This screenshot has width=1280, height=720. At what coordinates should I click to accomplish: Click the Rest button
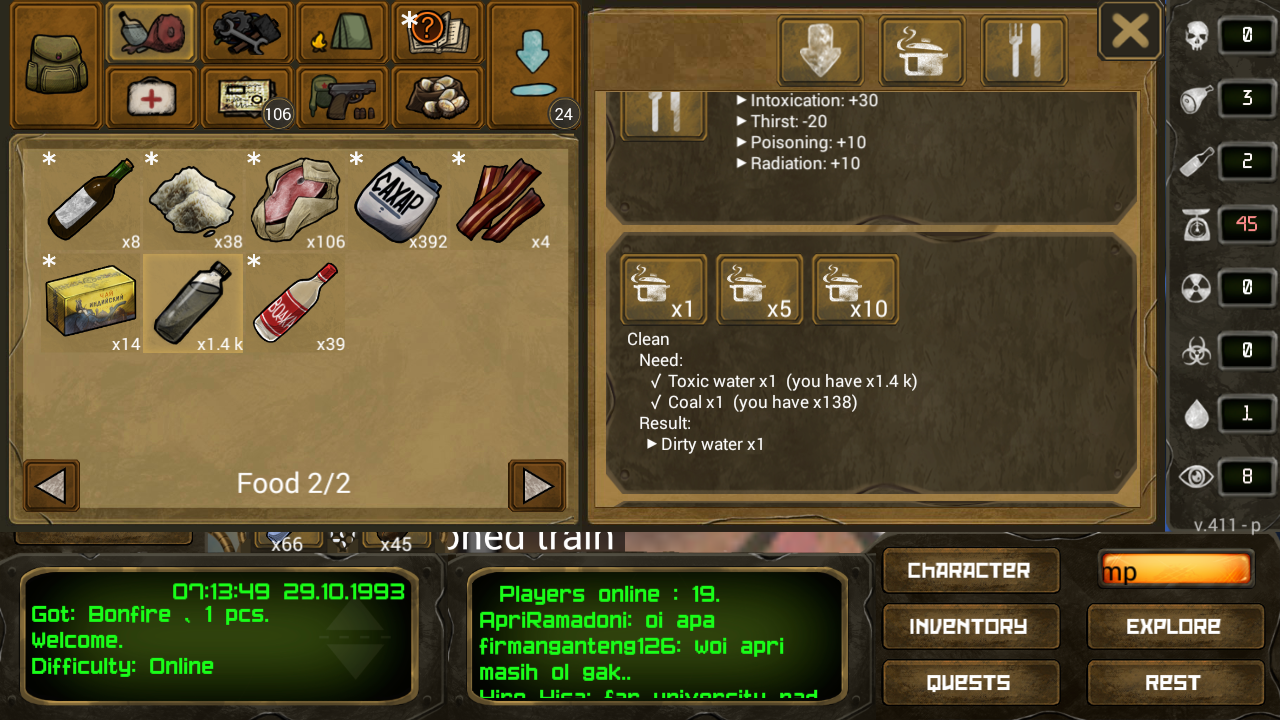(x=1174, y=683)
